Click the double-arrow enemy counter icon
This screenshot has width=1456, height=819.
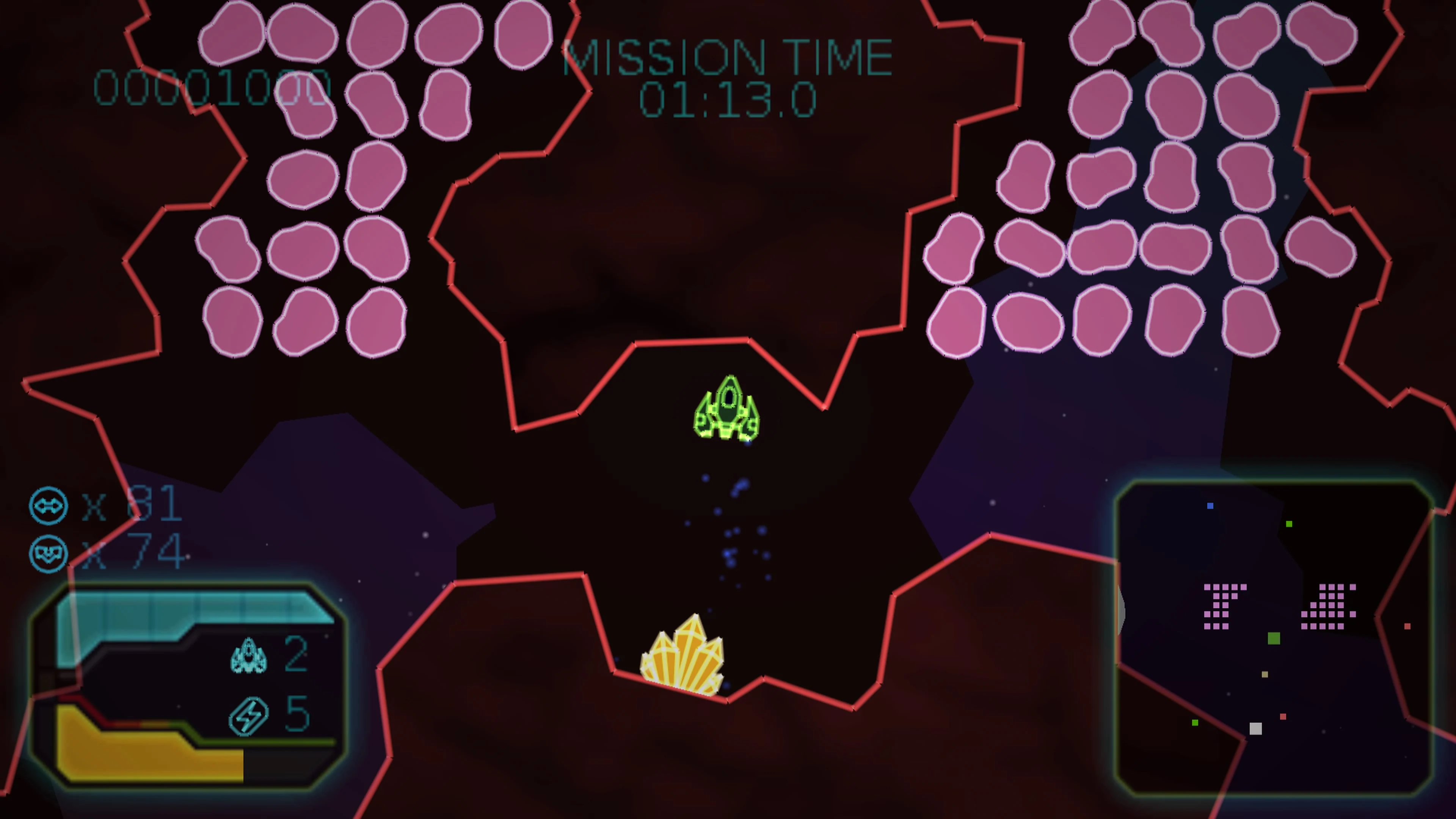(x=49, y=506)
